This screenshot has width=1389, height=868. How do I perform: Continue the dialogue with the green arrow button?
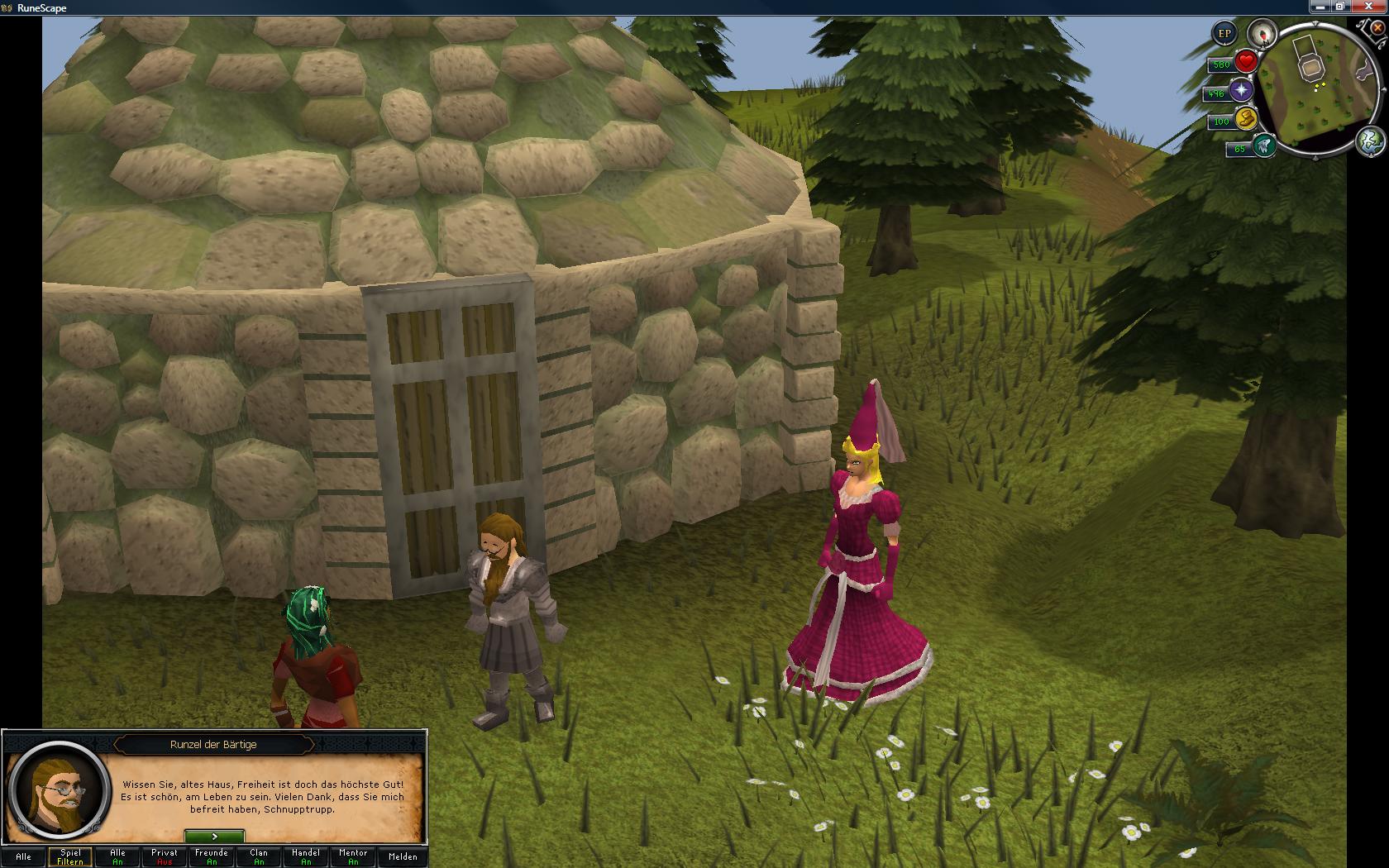[x=214, y=837]
